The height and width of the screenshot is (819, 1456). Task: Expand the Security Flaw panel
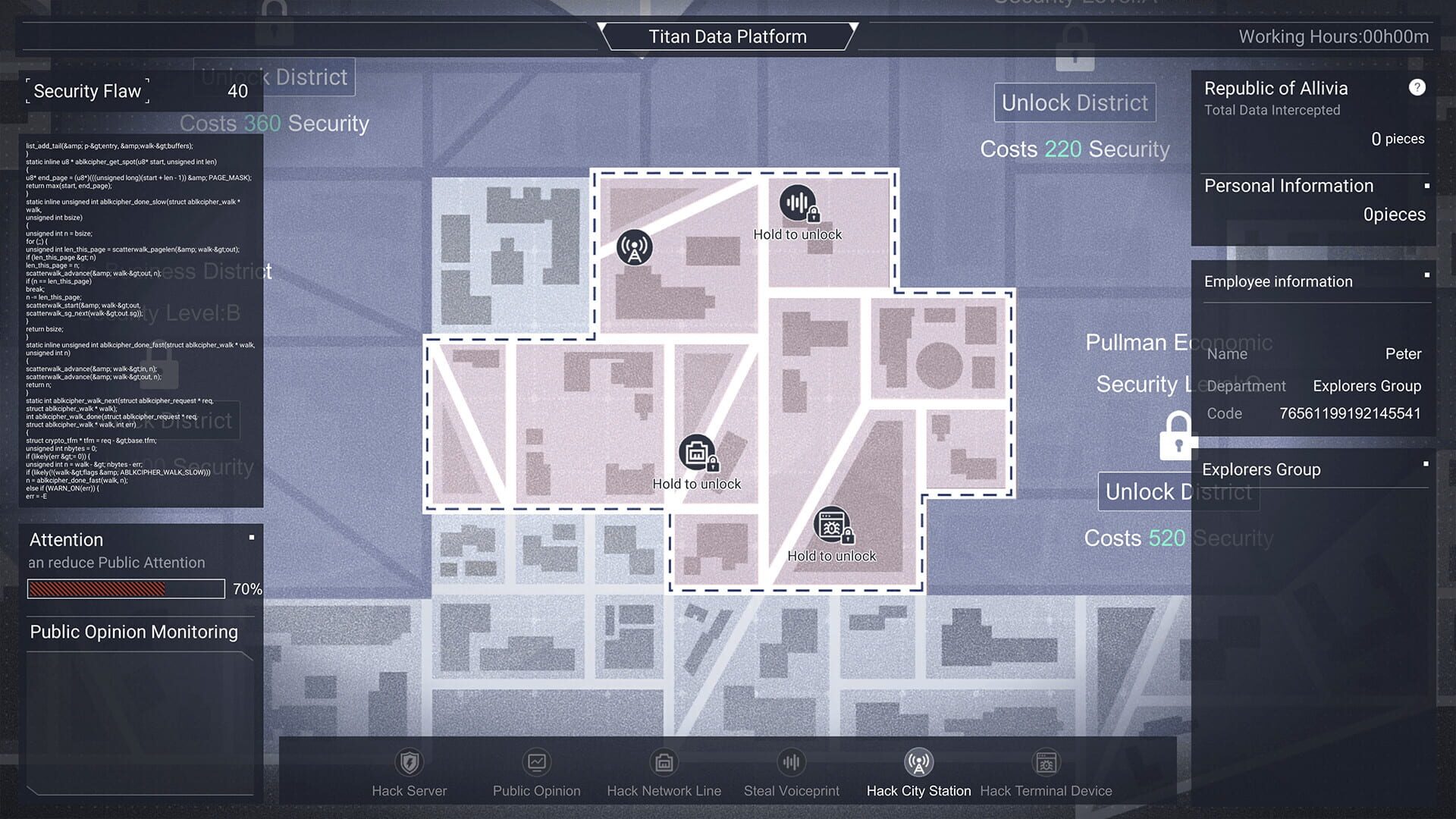click(x=87, y=91)
